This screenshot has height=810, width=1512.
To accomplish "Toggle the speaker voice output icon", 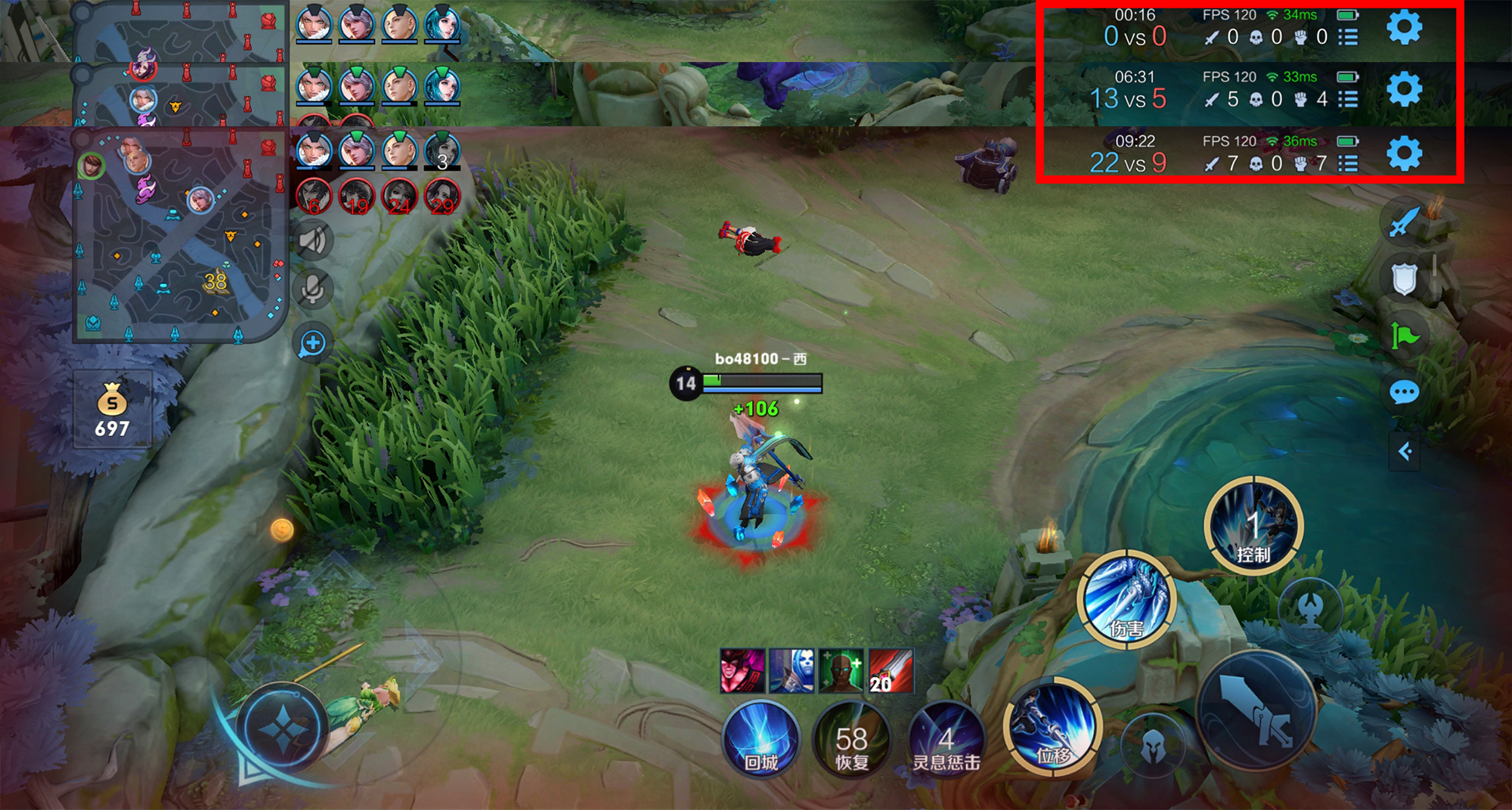I will (312, 241).
